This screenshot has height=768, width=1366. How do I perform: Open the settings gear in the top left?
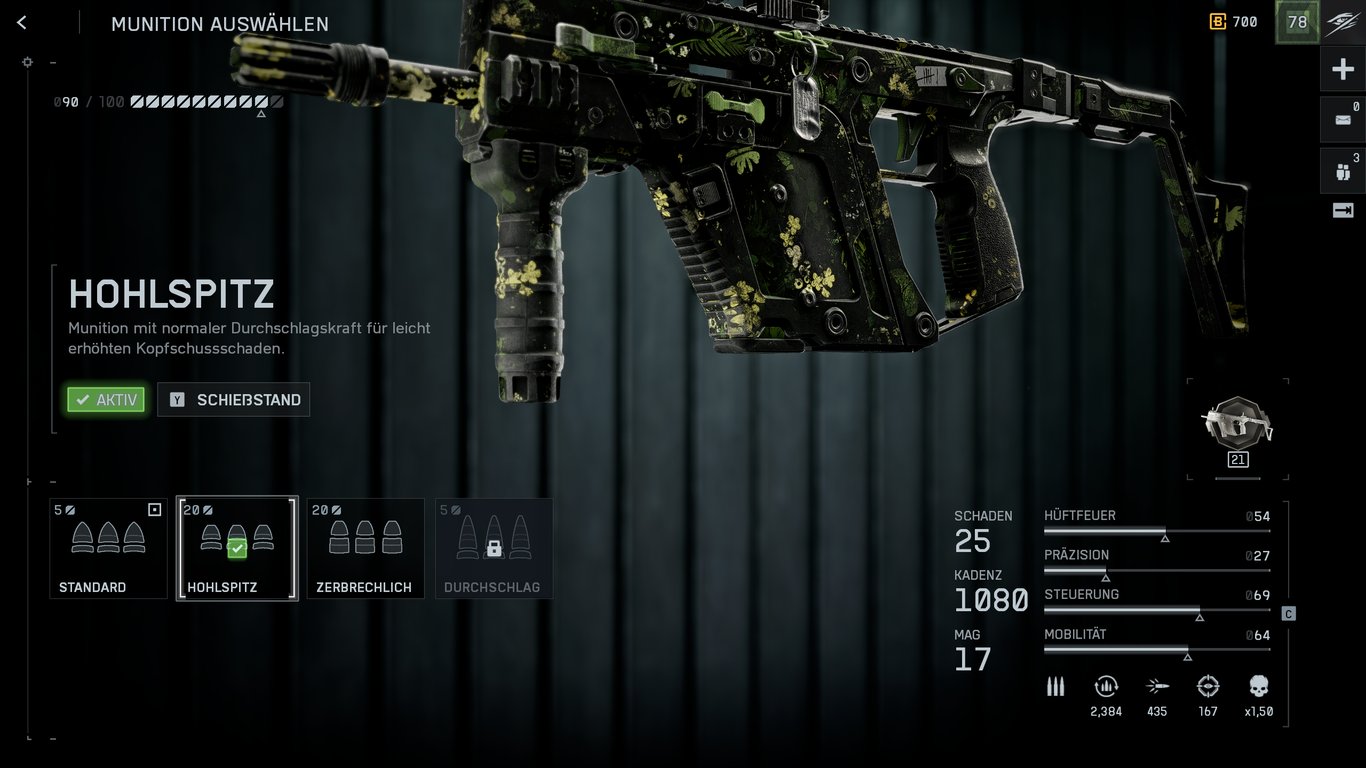[27, 62]
